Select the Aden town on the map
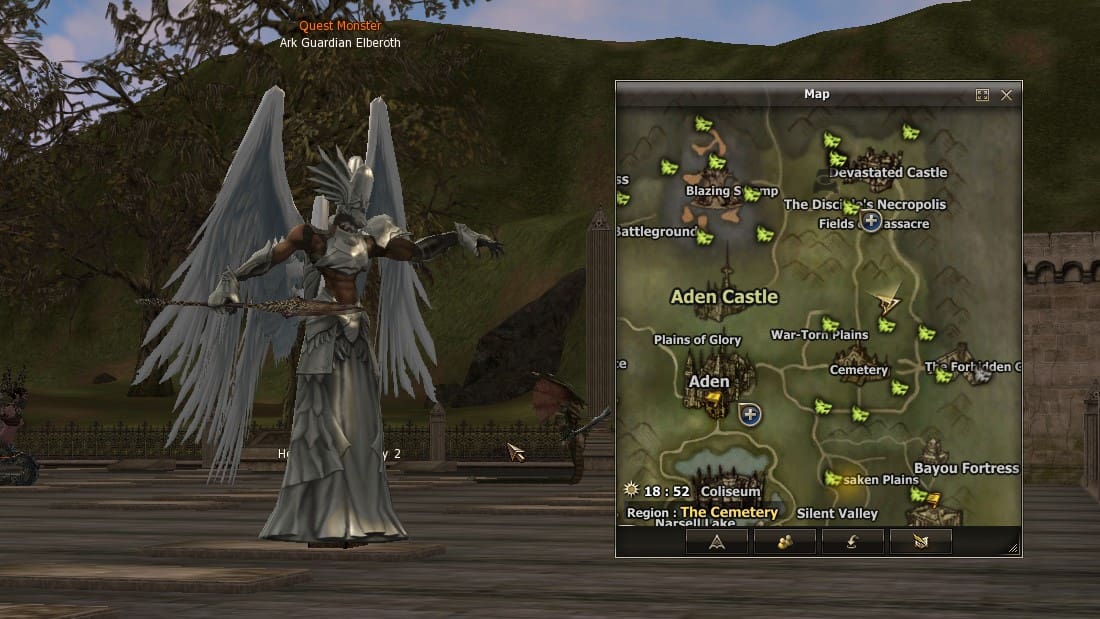 [x=709, y=382]
